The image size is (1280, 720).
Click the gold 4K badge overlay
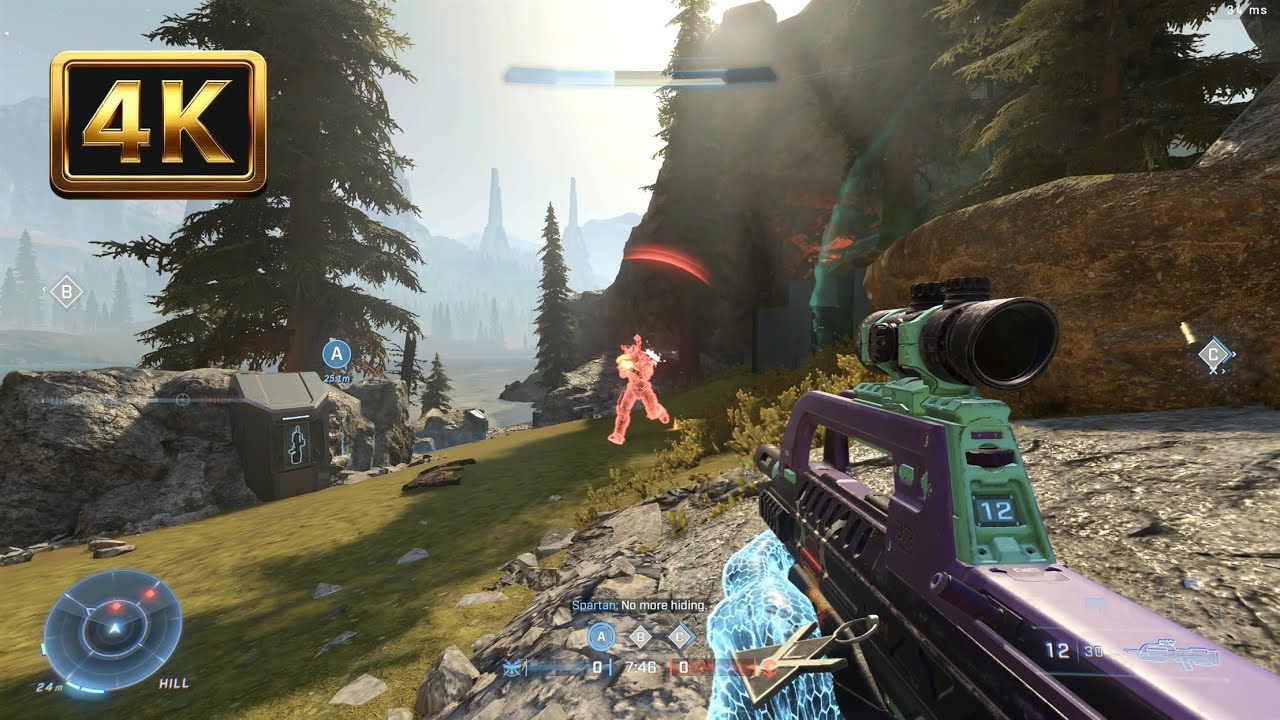click(x=158, y=123)
